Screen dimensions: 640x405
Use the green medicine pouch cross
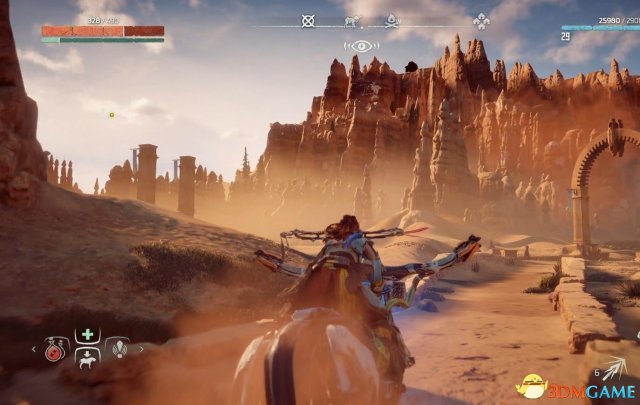[x=86, y=334]
